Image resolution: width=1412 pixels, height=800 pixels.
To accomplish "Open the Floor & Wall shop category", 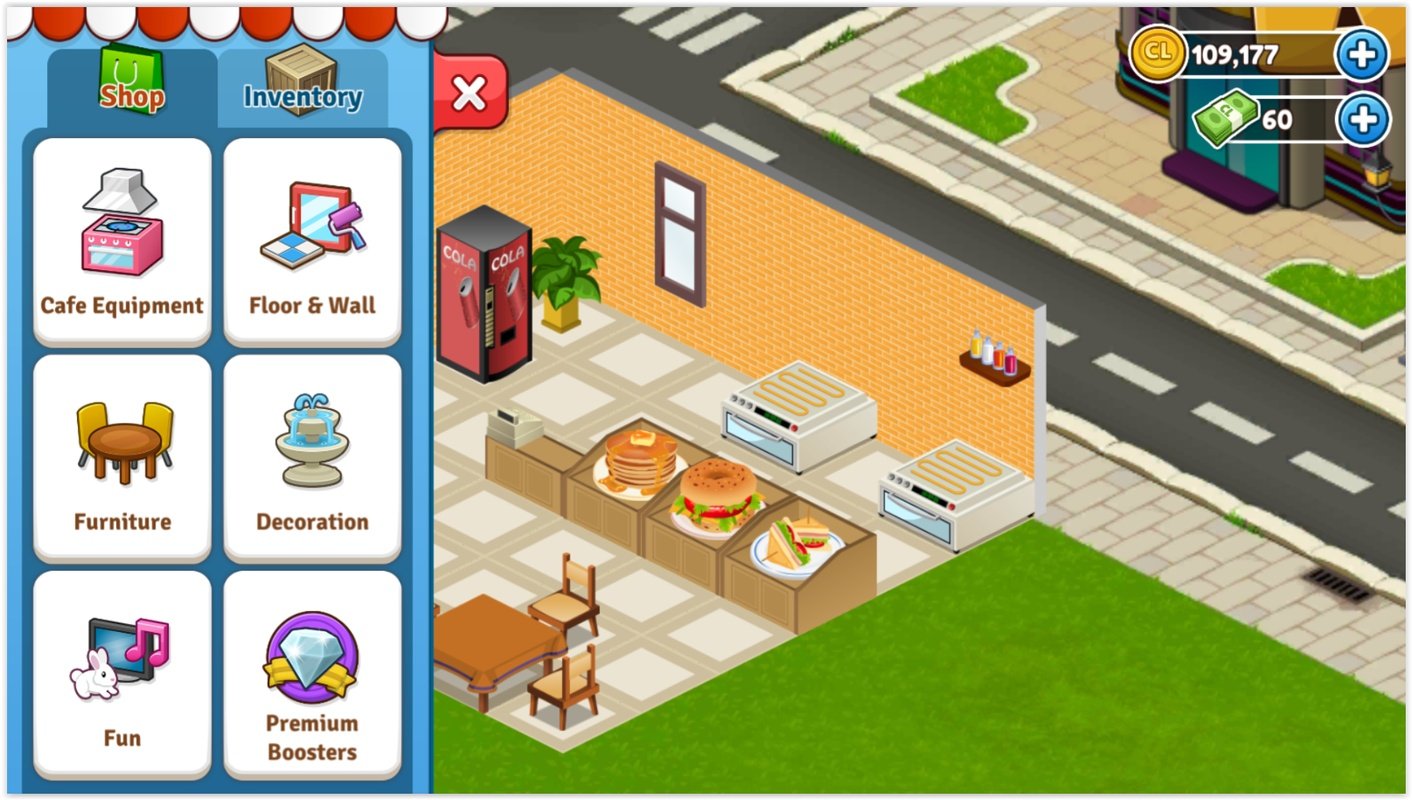I will 311,237.
